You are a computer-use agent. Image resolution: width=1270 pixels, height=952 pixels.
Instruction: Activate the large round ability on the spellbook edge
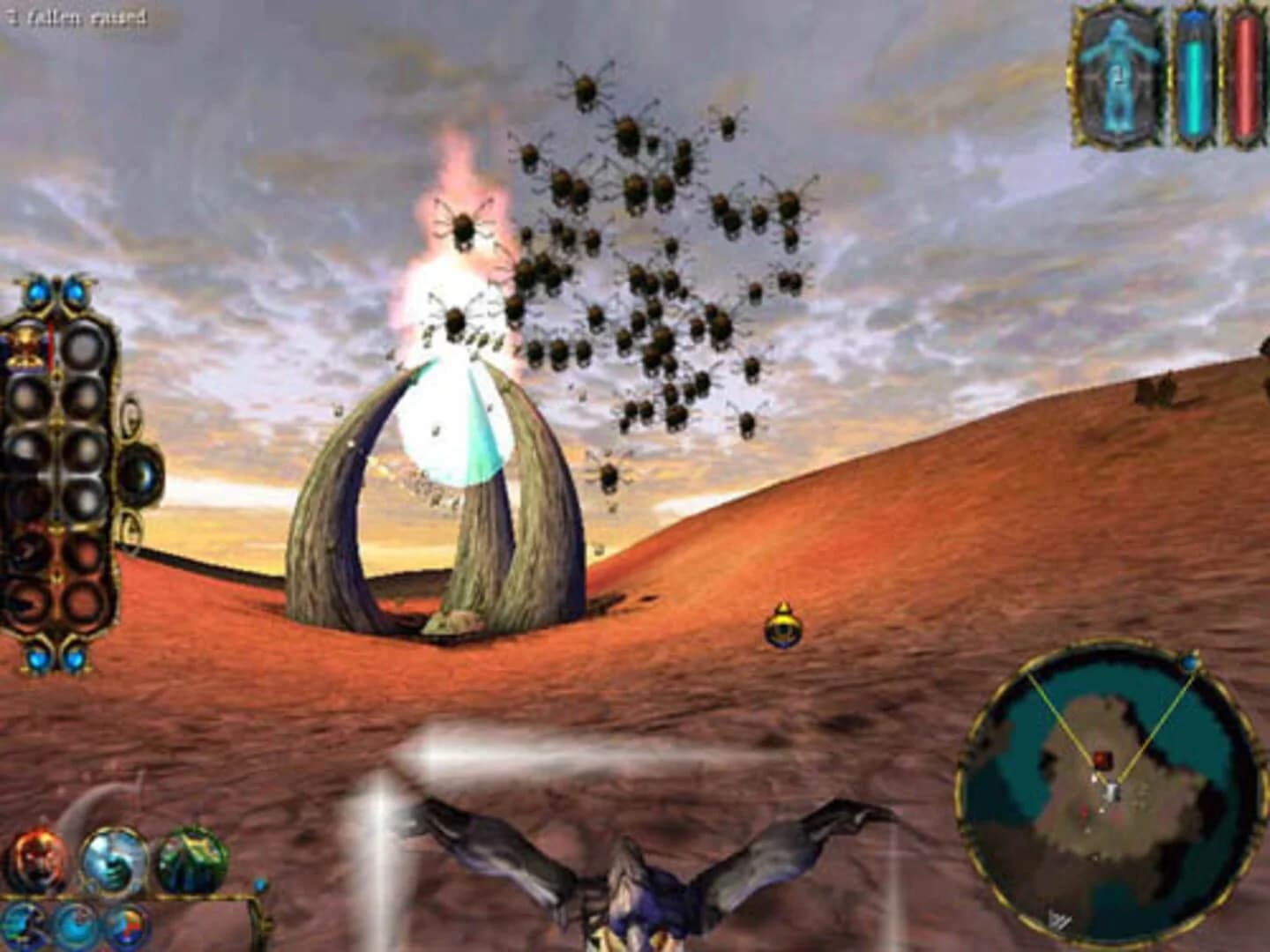click(138, 472)
